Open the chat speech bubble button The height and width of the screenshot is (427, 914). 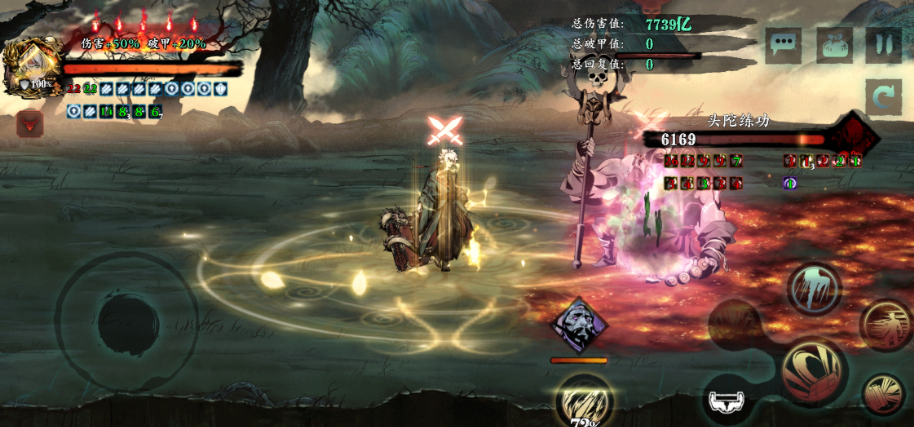pyautogui.click(x=783, y=45)
